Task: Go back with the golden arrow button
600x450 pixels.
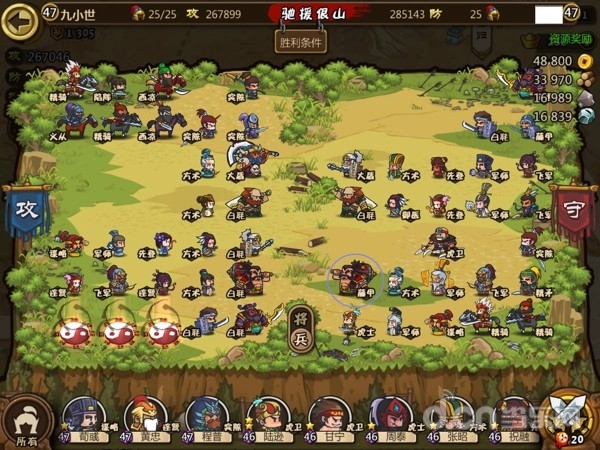Action: 18,20
